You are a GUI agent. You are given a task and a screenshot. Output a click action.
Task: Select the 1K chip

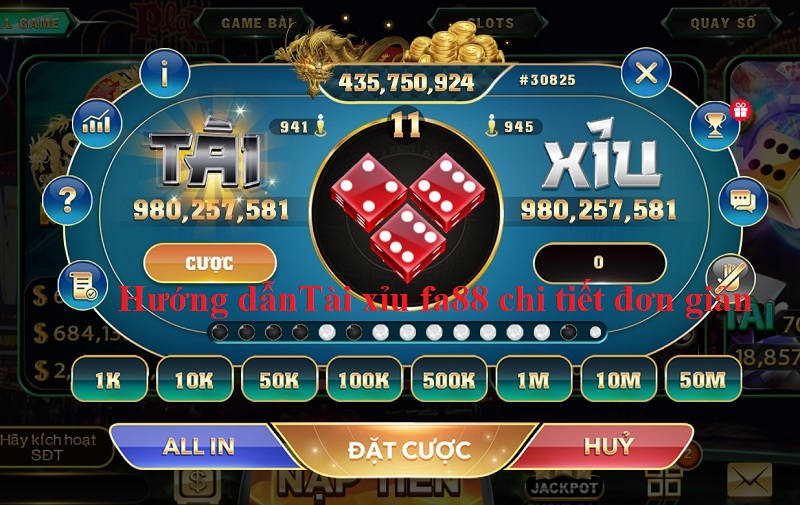[x=109, y=380]
